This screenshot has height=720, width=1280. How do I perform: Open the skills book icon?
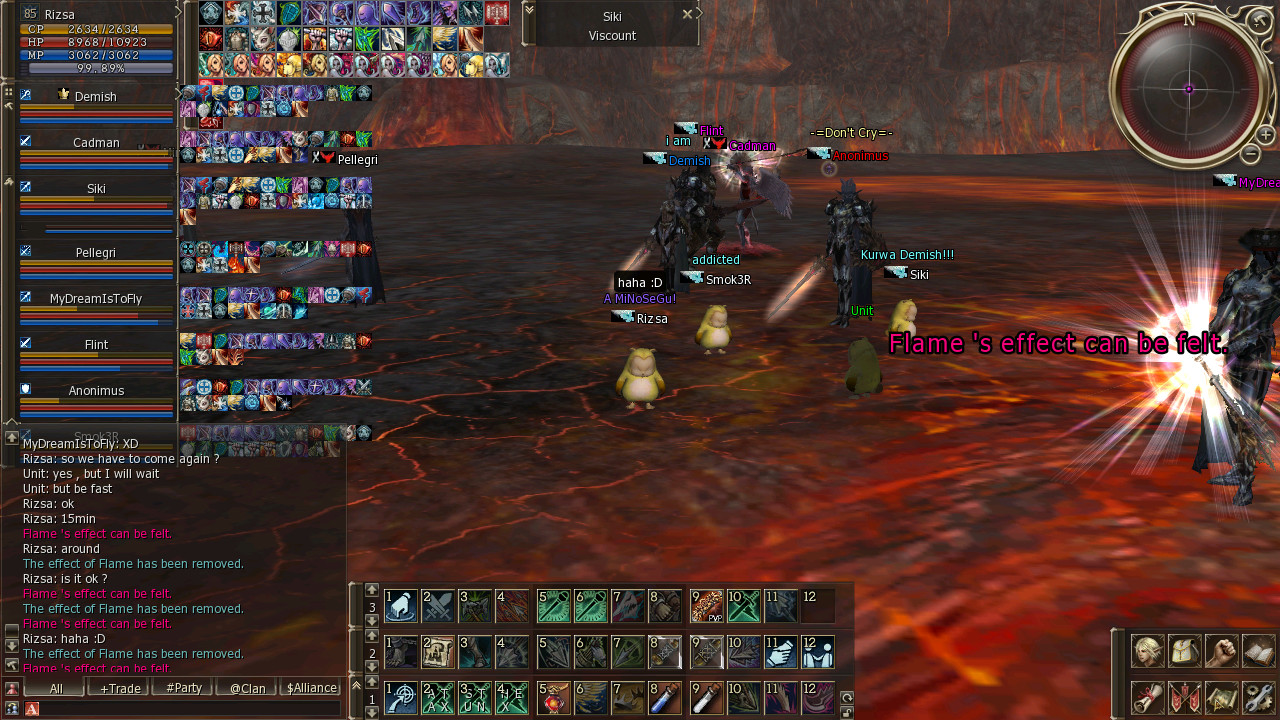pos(1259,651)
